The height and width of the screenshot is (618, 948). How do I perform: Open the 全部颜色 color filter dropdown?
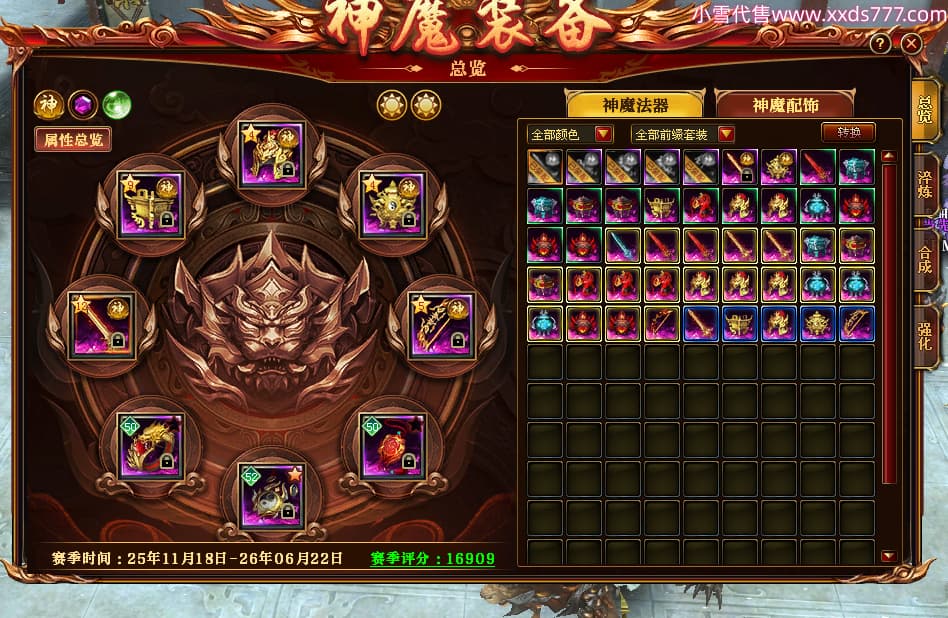(571, 133)
